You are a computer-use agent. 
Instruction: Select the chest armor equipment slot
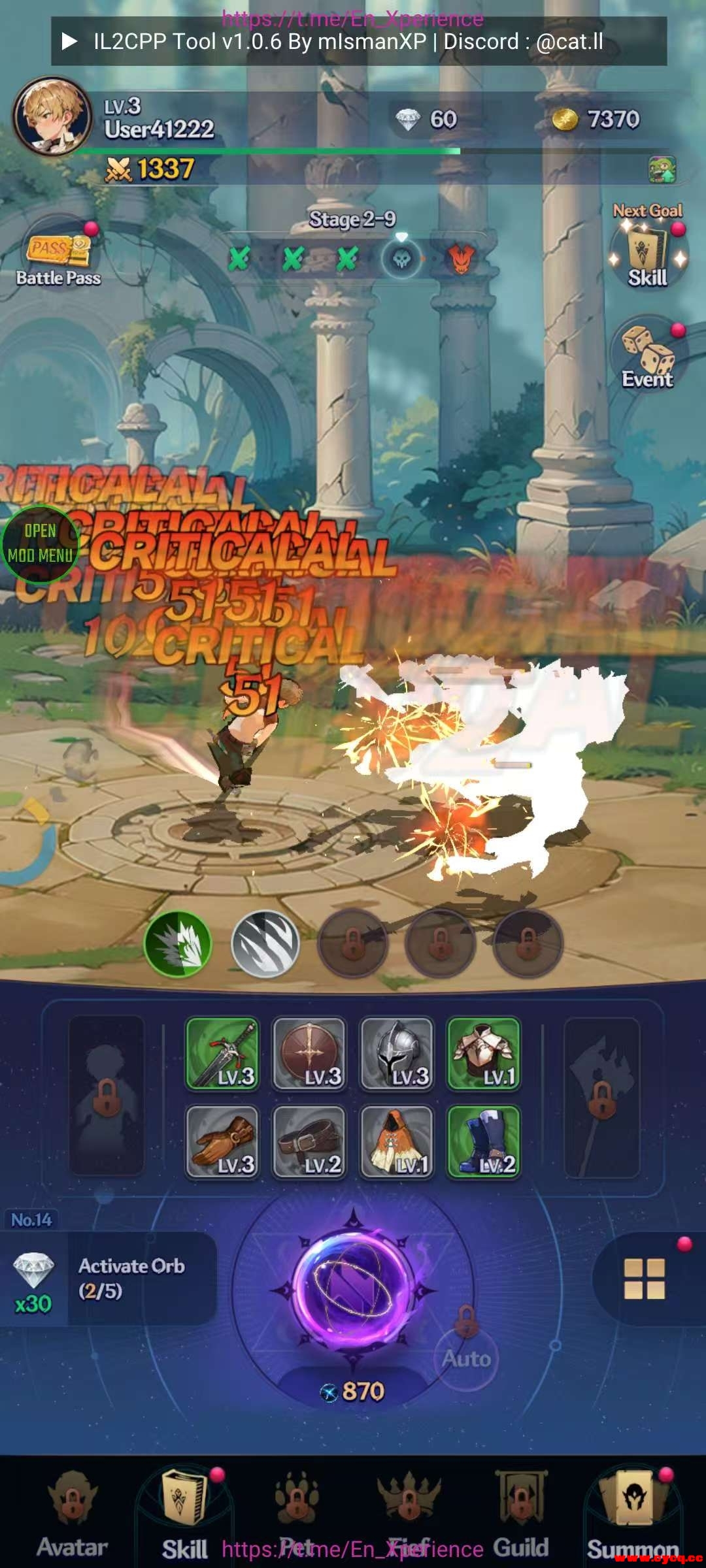pos(484,1053)
